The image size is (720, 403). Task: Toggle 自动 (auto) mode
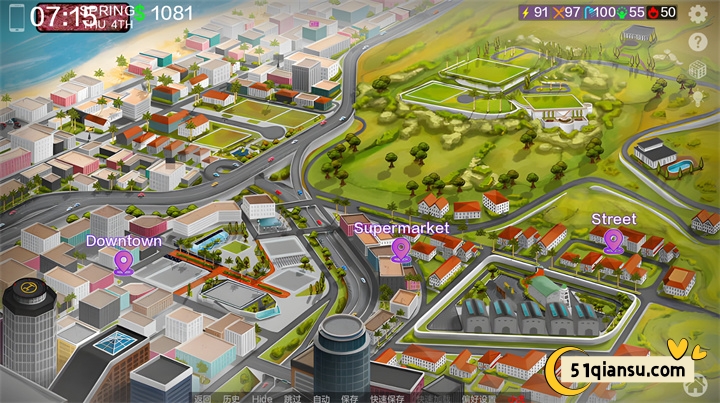tap(321, 398)
